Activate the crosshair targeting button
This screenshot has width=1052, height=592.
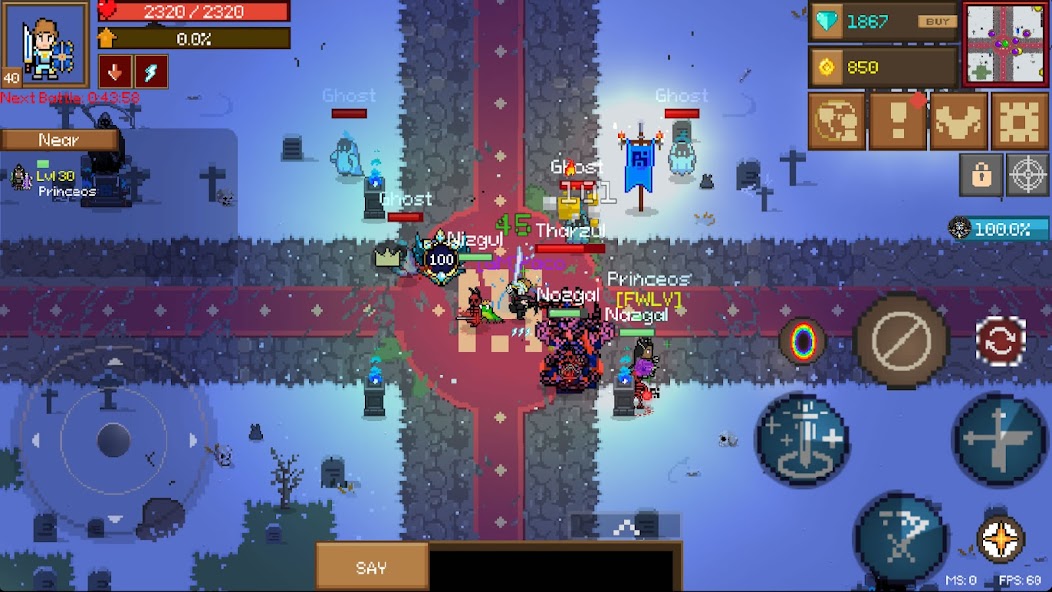tap(1027, 175)
